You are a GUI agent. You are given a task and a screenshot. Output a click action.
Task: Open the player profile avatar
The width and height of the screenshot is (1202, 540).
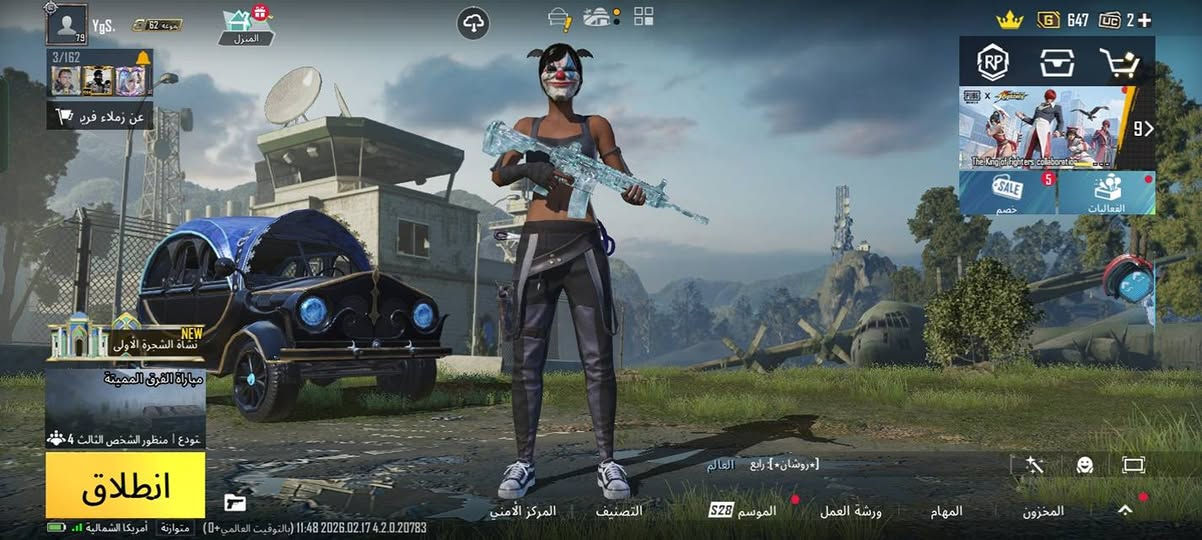[x=66, y=24]
